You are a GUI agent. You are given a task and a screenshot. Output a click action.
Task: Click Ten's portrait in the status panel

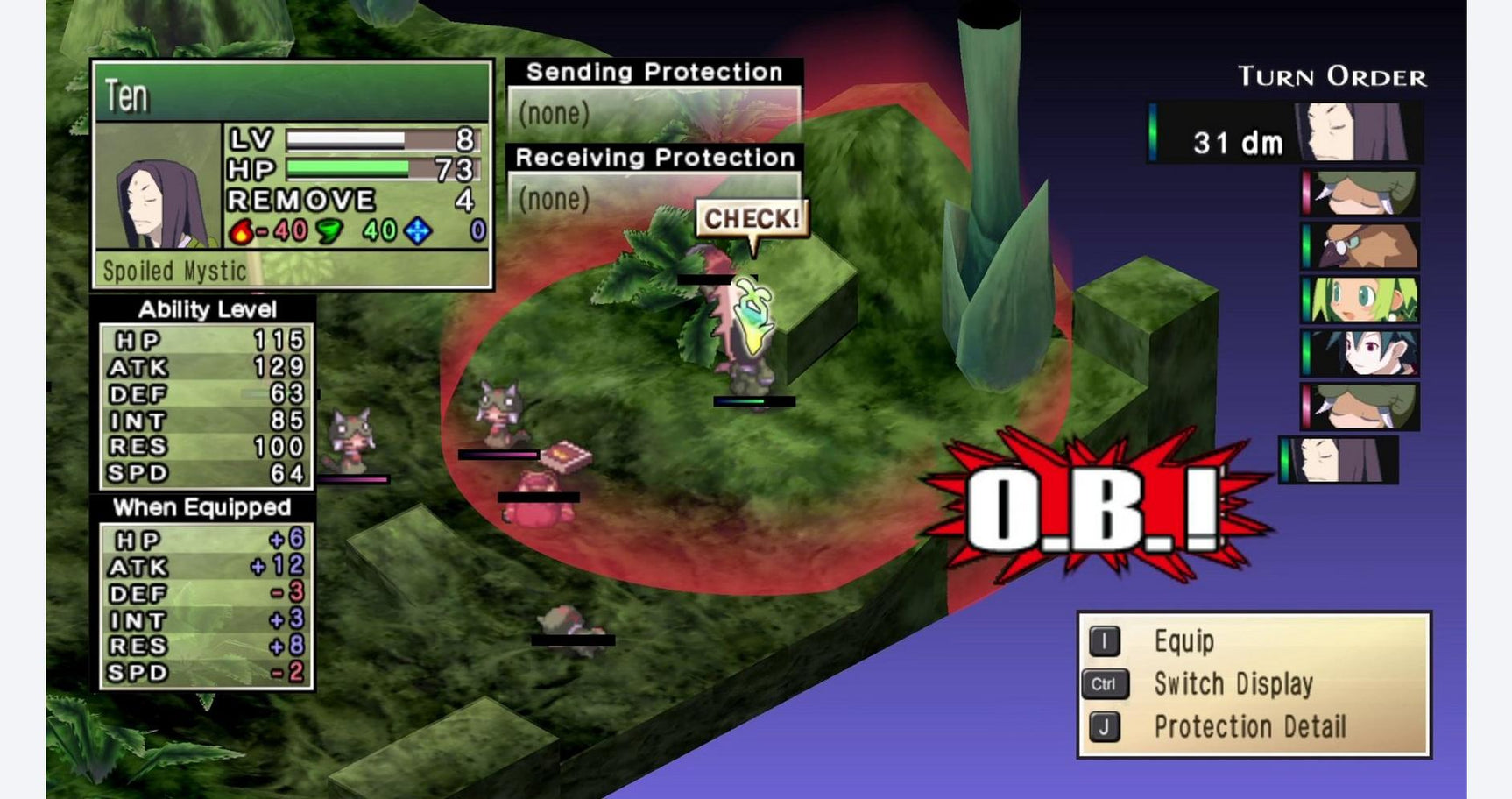159,187
